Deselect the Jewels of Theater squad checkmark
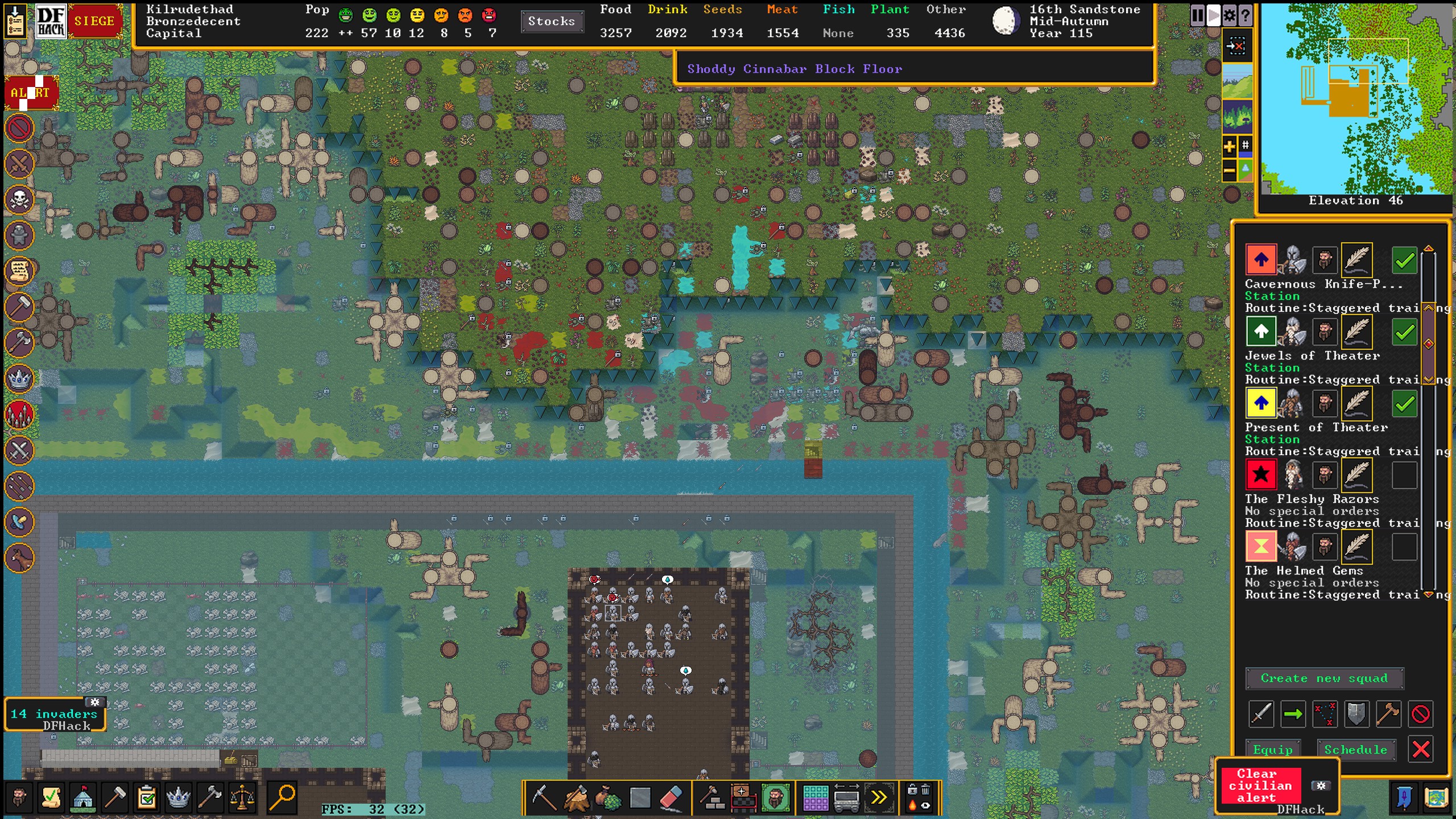 (1404, 332)
